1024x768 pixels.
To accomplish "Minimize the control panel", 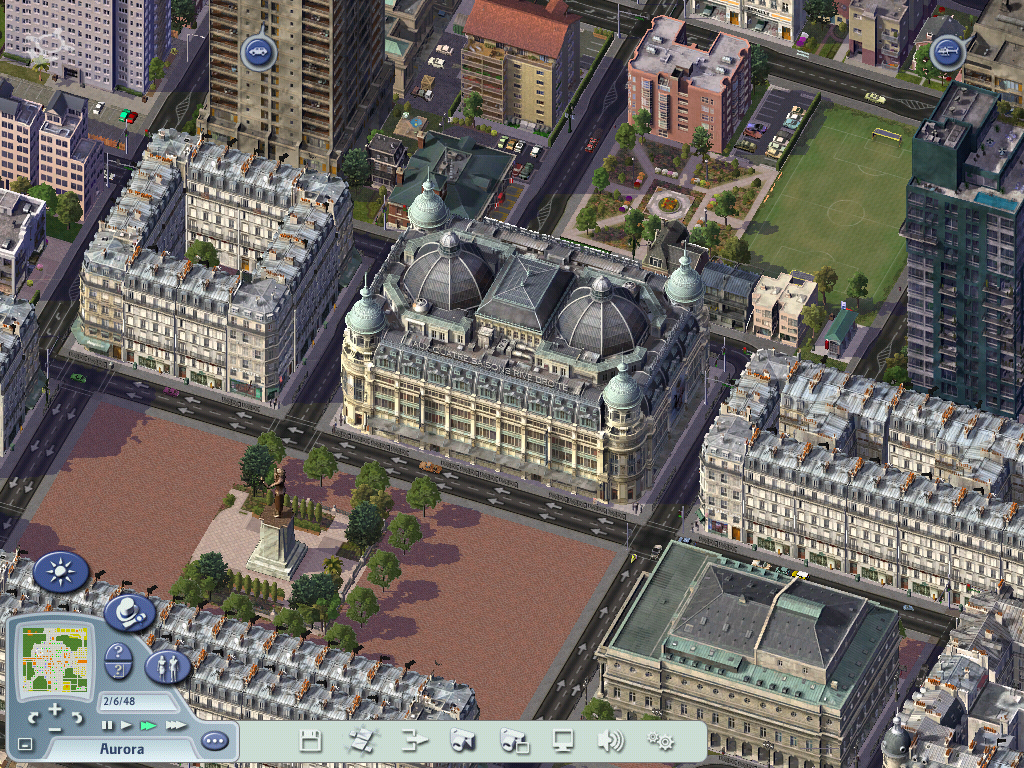I will [25, 744].
